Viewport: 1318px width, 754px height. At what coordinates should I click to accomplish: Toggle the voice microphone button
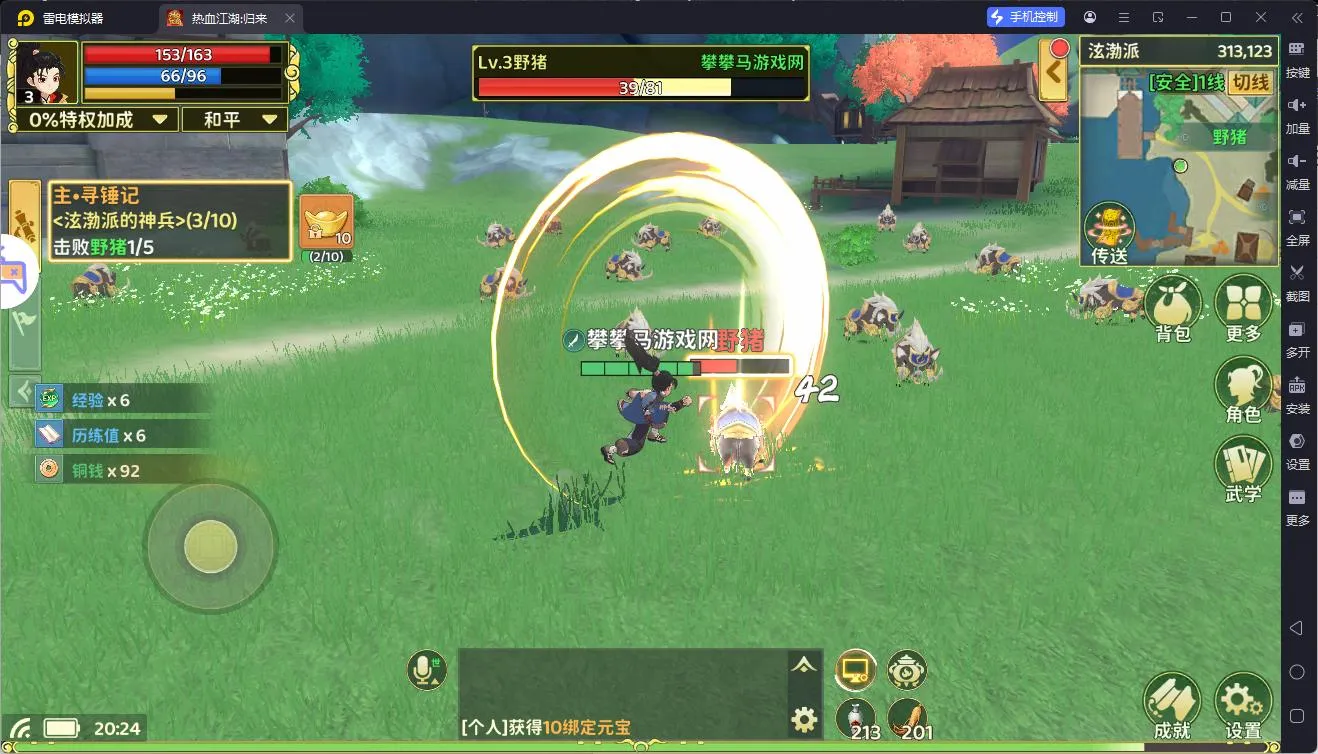[x=427, y=669]
